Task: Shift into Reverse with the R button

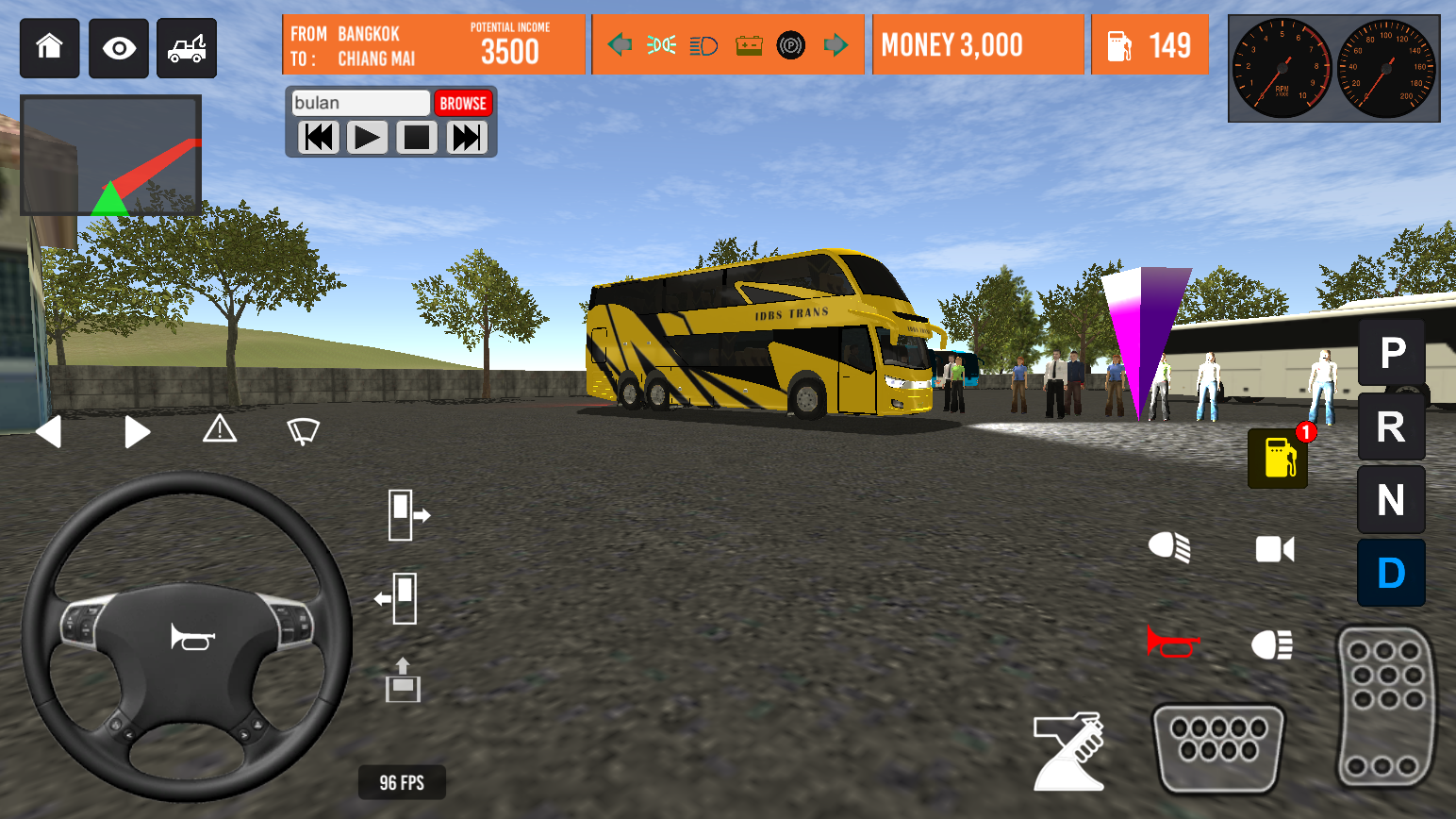Action: [x=1391, y=426]
